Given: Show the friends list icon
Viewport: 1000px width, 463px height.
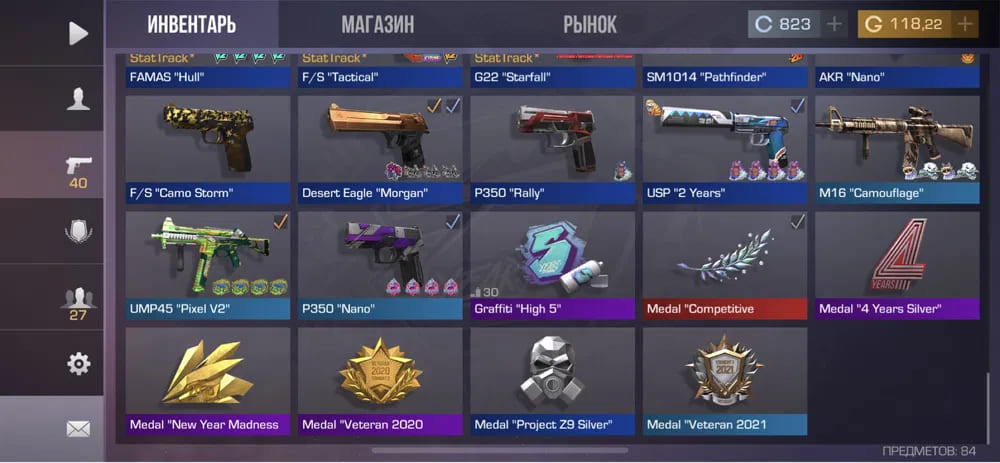Looking at the screenshot, I should click(78, 301).
